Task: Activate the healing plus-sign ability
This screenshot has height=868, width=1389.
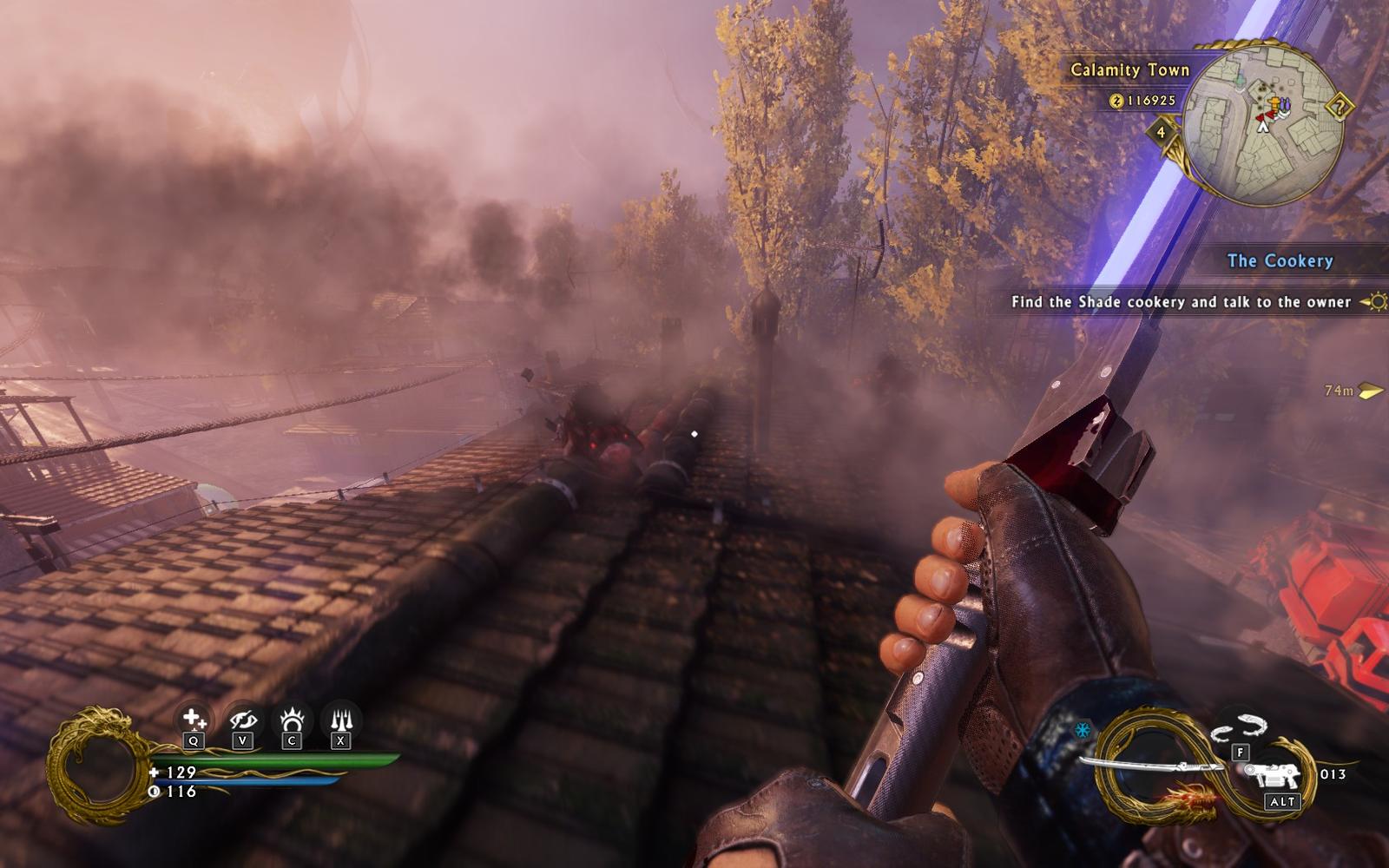Action: (193, 720)
